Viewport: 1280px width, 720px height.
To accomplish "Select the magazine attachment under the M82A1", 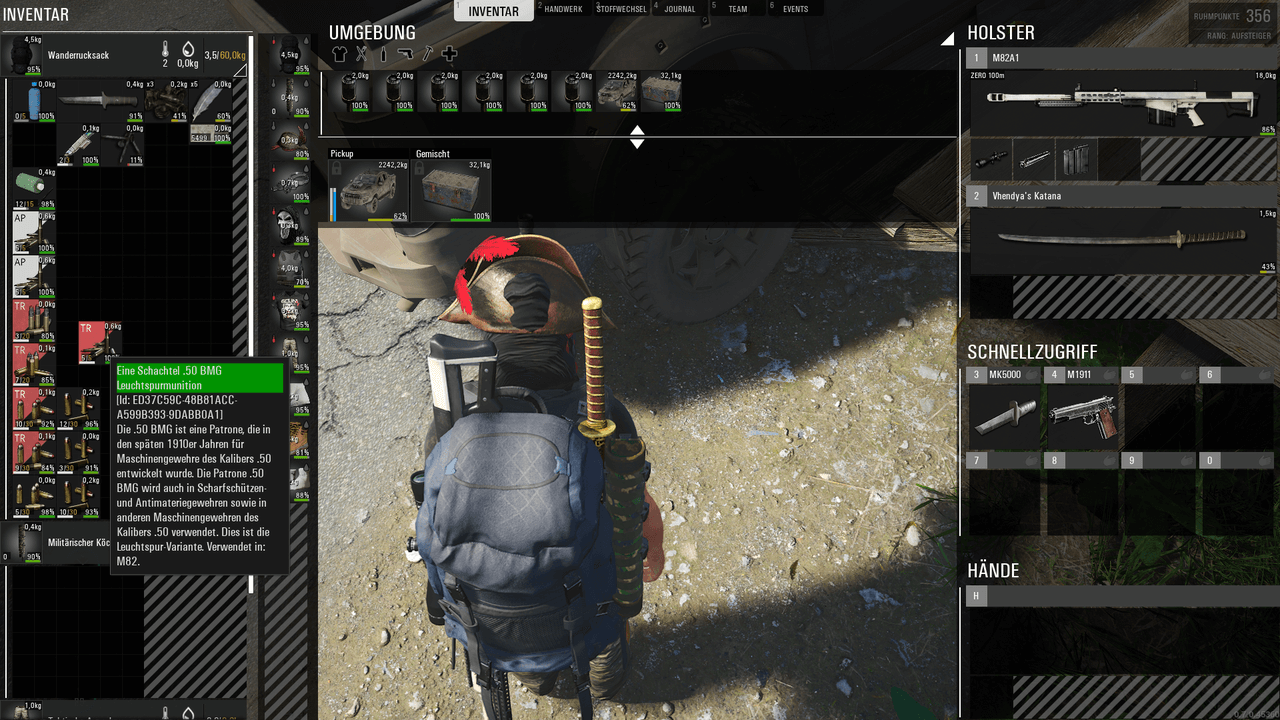I will click(1077, 159).
